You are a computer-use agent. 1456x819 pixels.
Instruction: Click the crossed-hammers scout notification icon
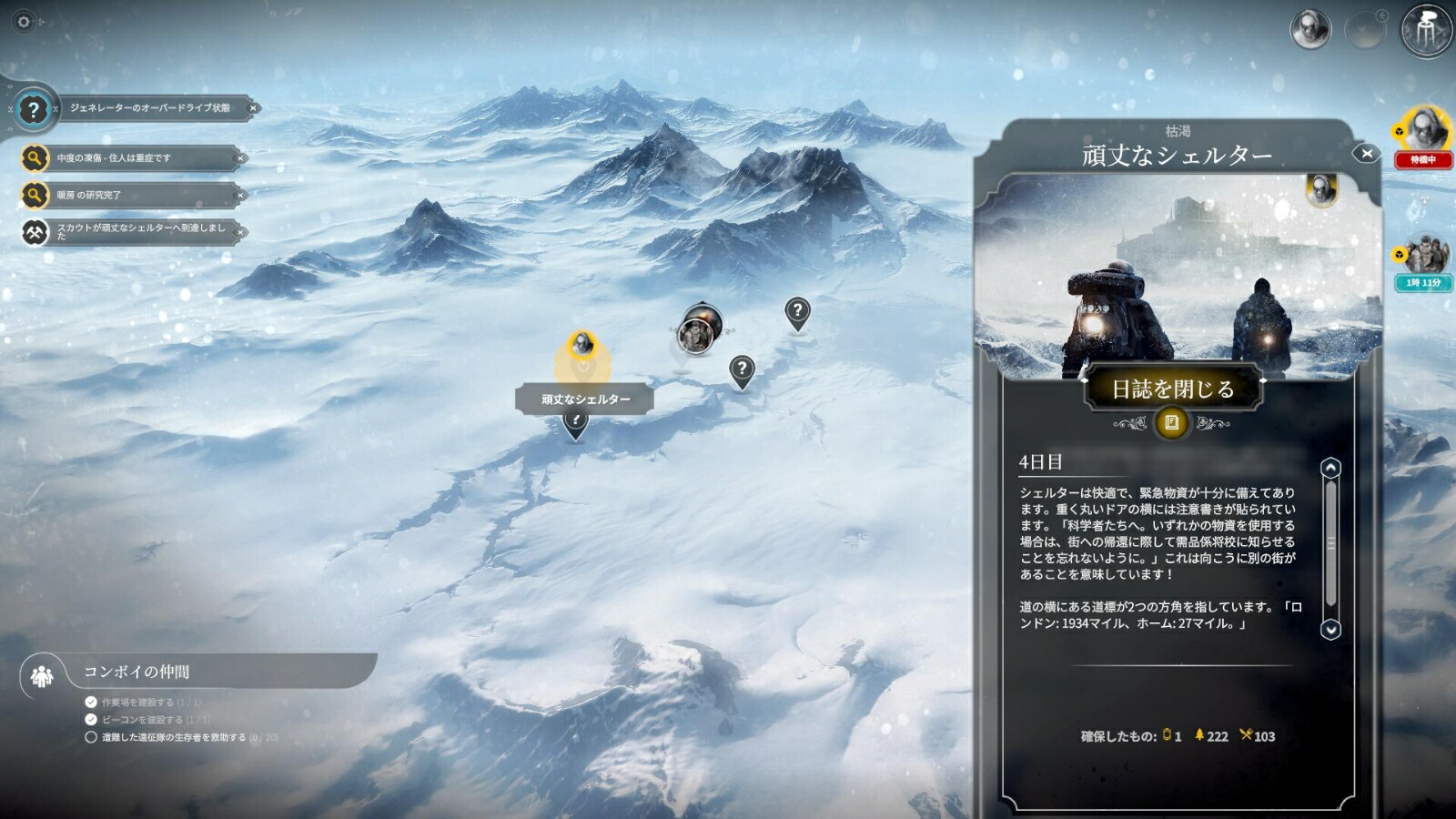[35, 232]
